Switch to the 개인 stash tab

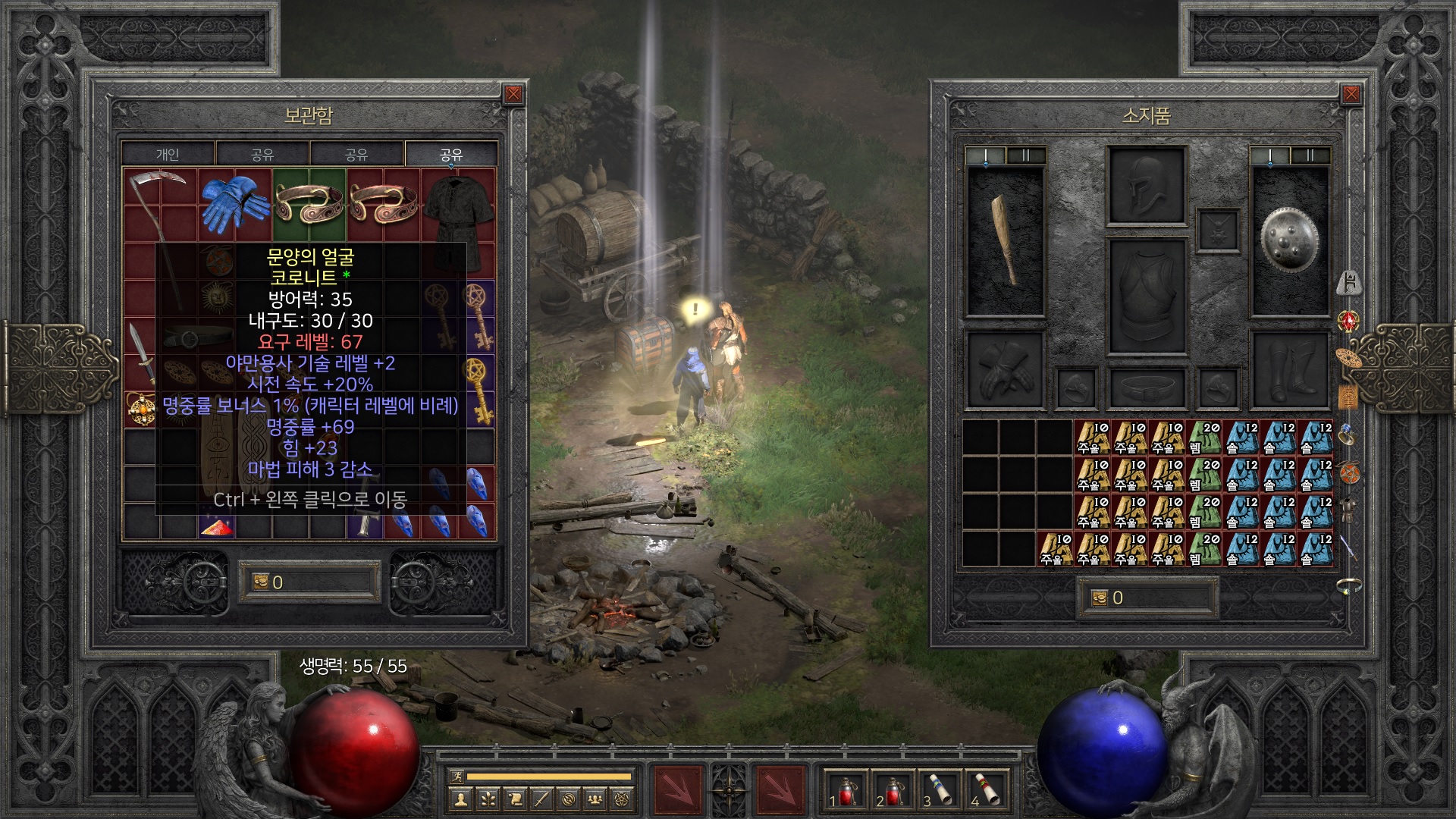point(168,154)
